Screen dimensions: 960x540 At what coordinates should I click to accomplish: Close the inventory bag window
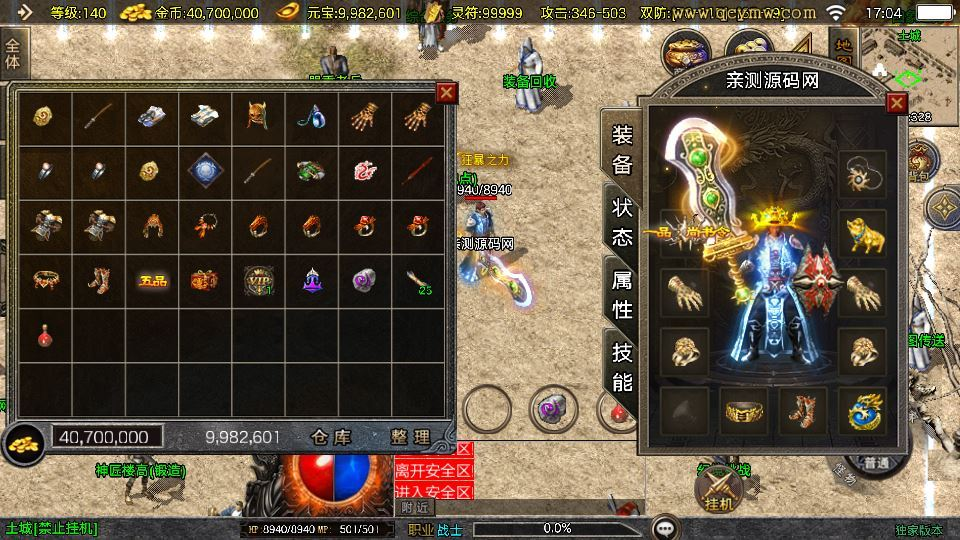click(x=446, y=93)
